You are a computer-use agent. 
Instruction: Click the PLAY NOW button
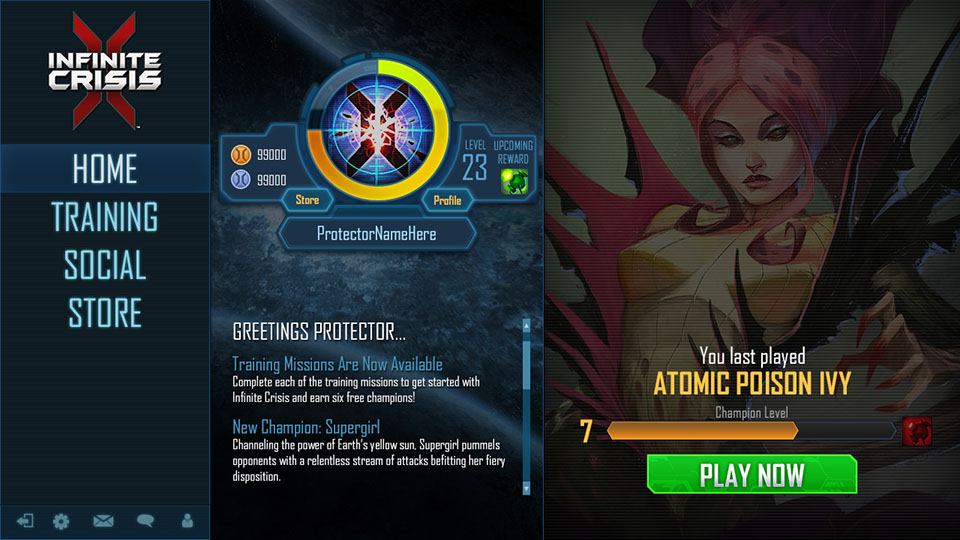[751, 474]
